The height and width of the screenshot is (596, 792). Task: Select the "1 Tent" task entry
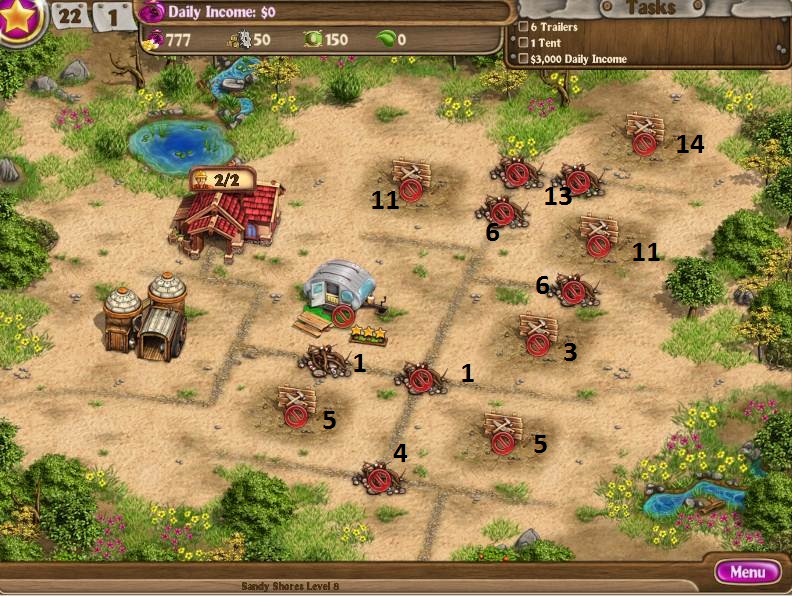click(x=548, y=43)
